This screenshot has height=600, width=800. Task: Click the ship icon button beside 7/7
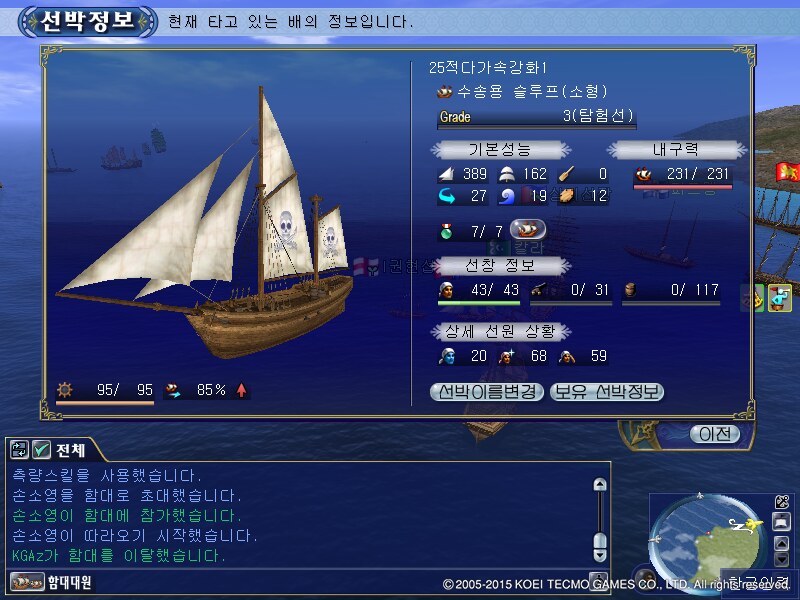pyautogui.click(x=528, y=230)
